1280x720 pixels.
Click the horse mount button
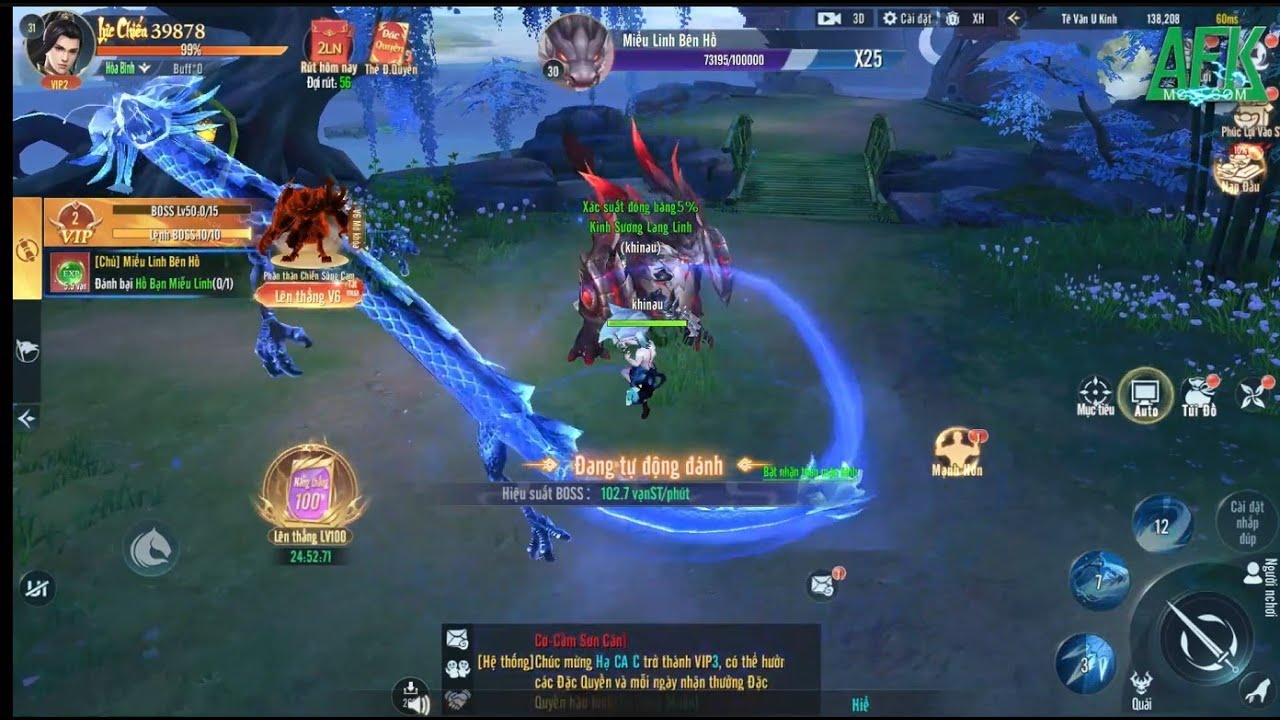pos(151,550)
